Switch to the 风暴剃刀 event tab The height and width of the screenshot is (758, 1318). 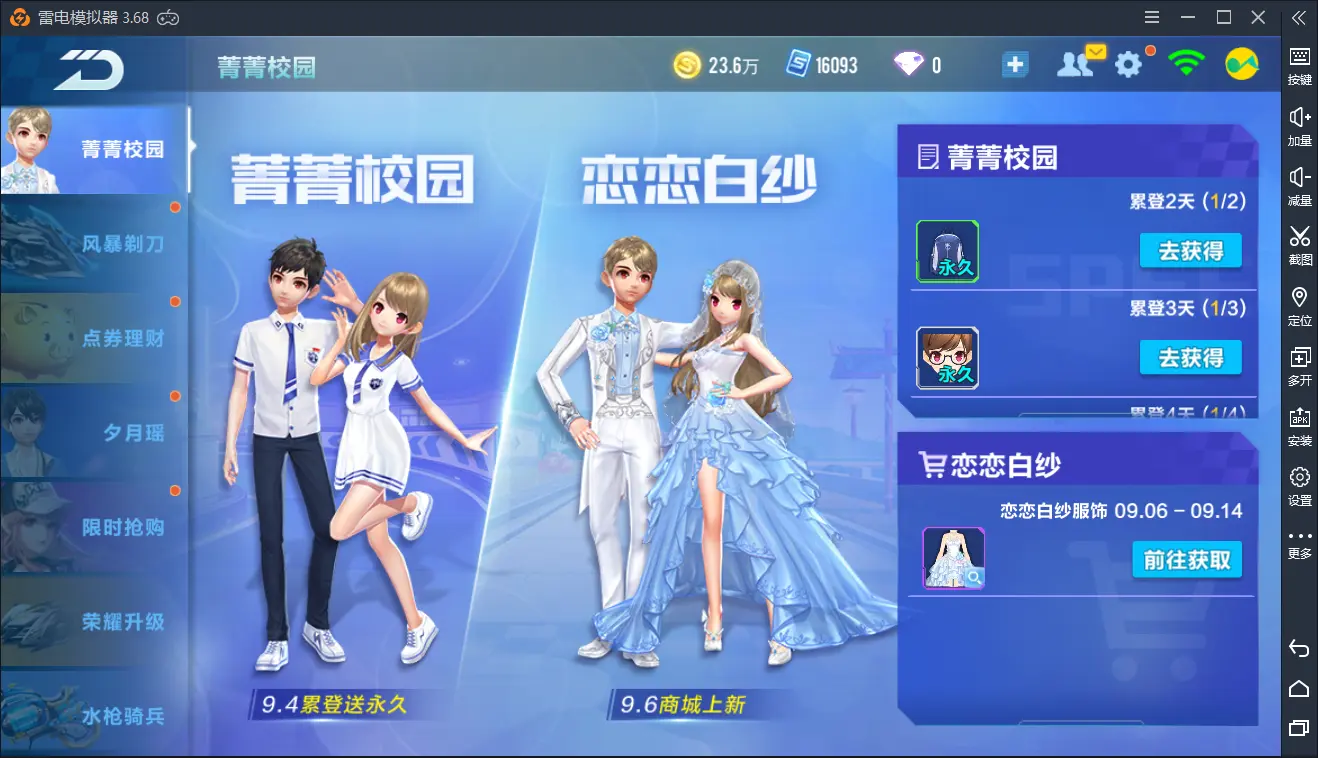pos(94,243)
